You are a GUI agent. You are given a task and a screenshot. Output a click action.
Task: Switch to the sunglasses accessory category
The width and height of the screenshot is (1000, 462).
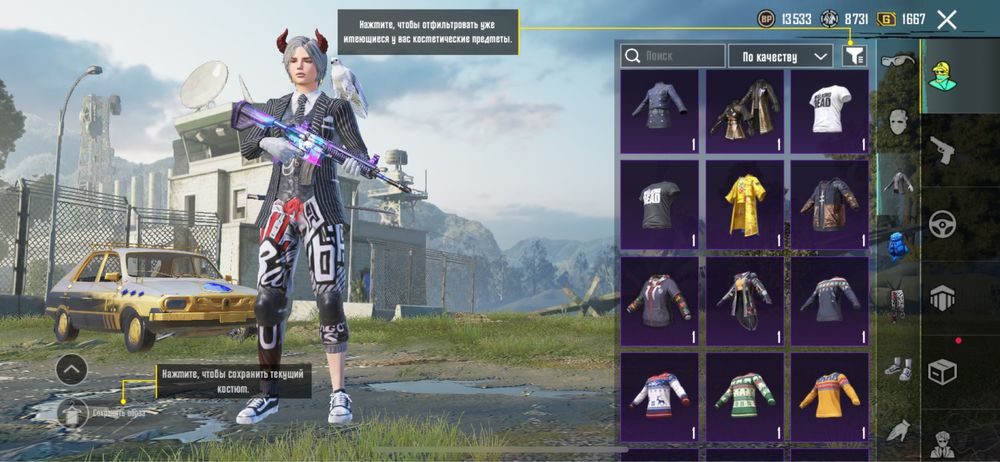(896, 64)
